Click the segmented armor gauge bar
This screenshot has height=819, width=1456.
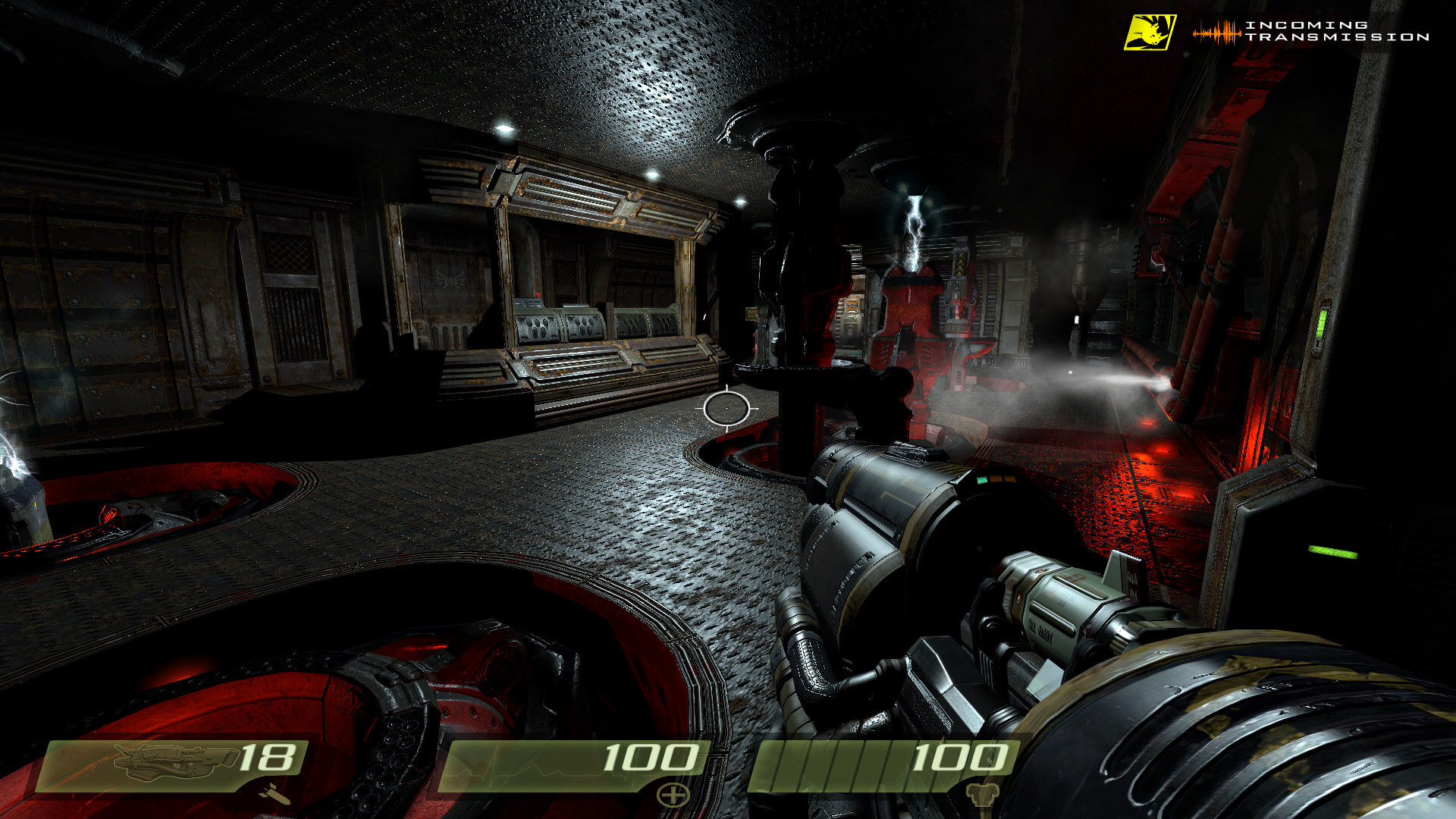pos(834,762)
